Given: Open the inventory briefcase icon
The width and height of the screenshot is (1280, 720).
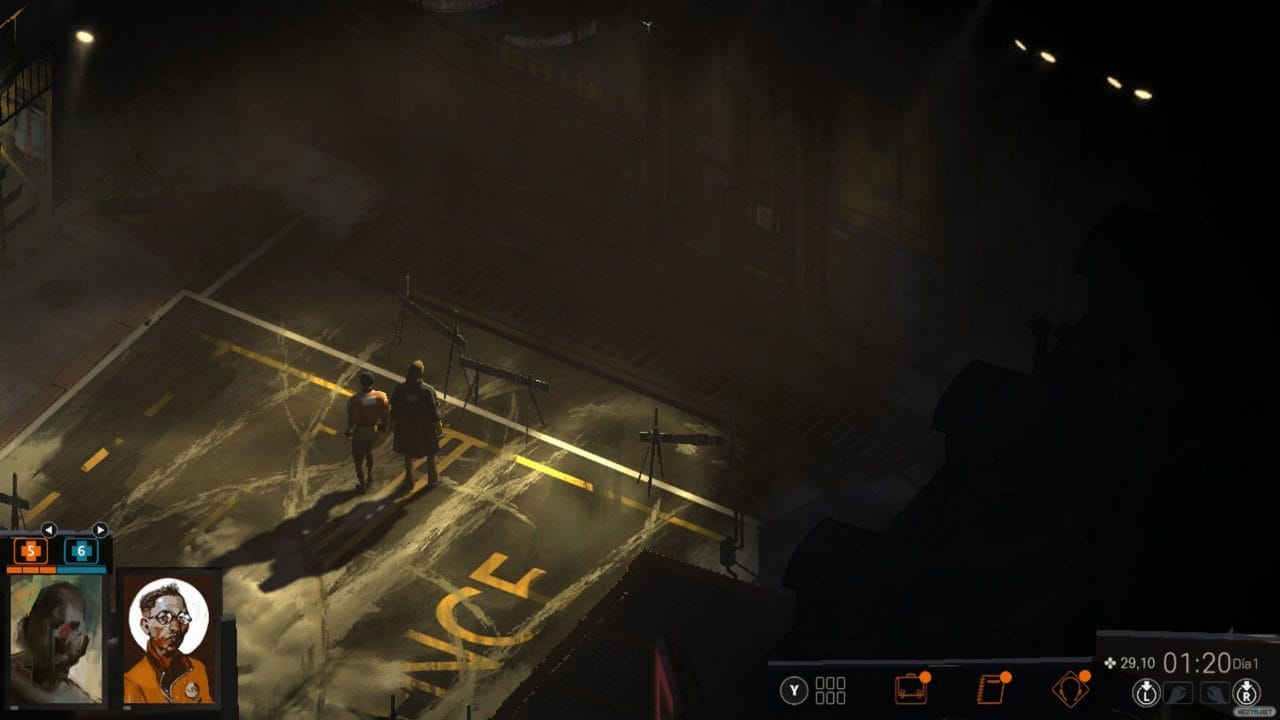Looking at the screenshot, I should pyautogui.click(x=912, y=688).
